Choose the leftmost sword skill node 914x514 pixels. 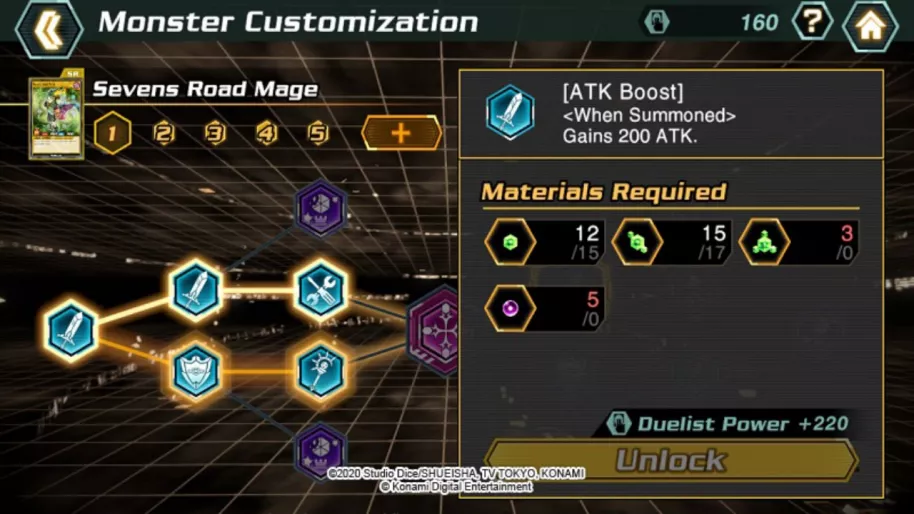[x=70, y=331]
